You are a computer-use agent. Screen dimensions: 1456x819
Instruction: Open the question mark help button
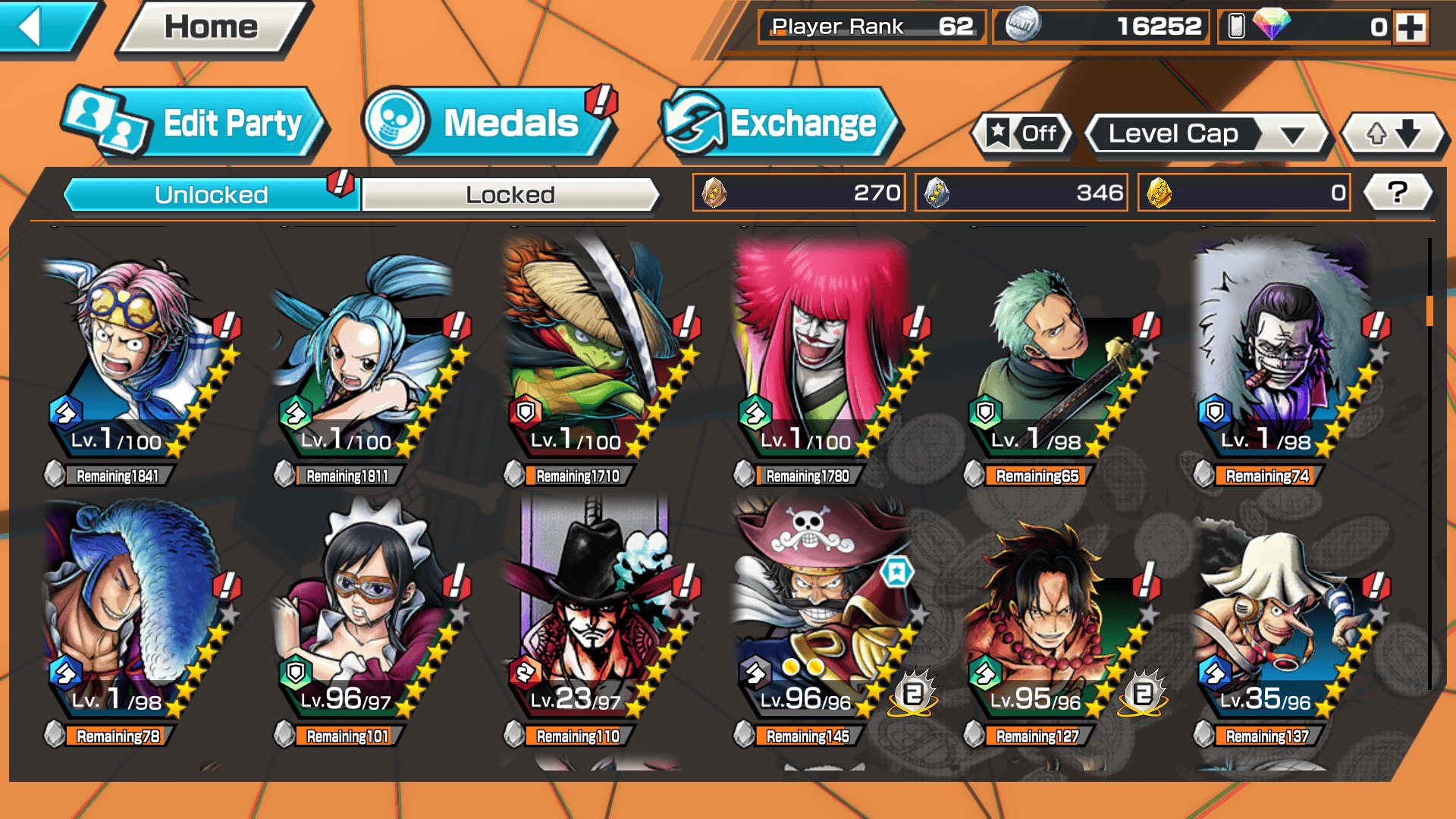tap(1398, 193)
